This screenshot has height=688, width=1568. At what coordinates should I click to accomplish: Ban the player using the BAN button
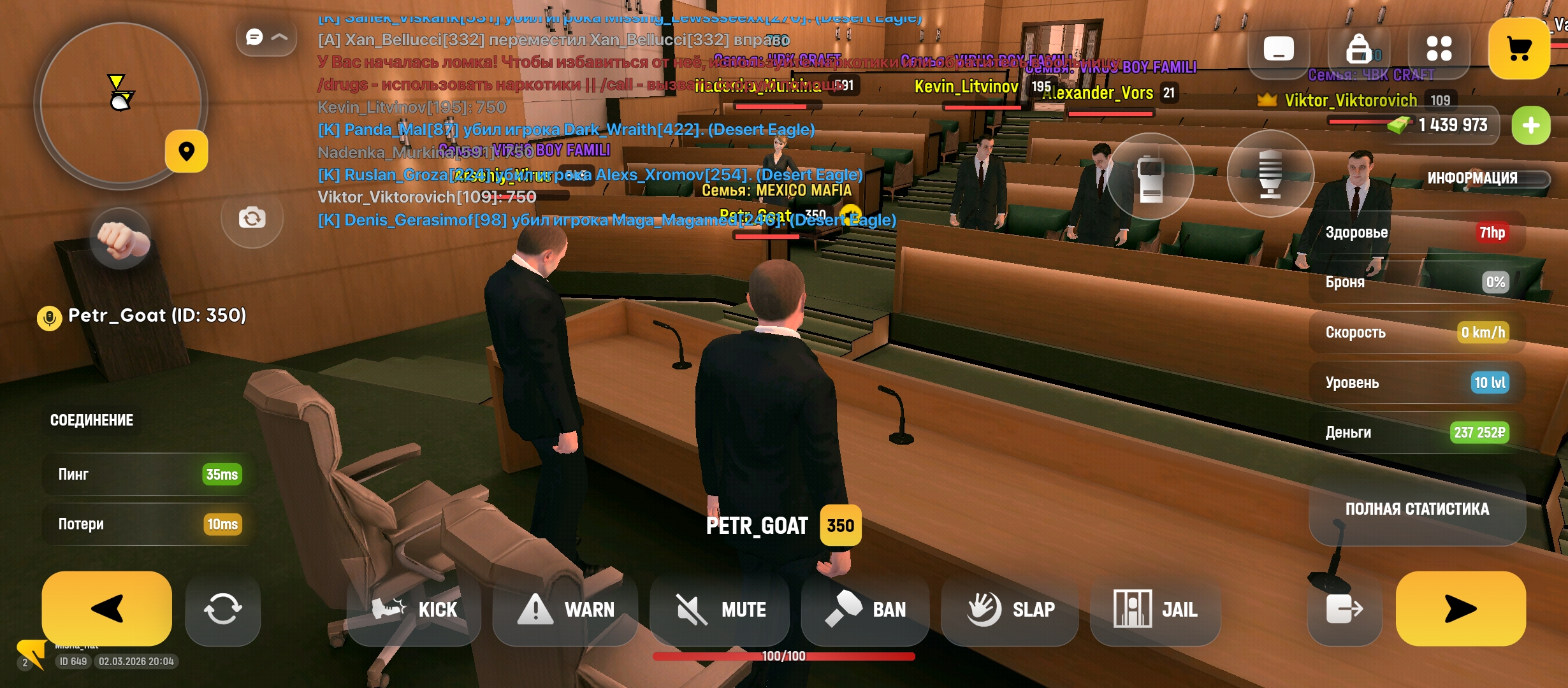[x=865, y=610]
